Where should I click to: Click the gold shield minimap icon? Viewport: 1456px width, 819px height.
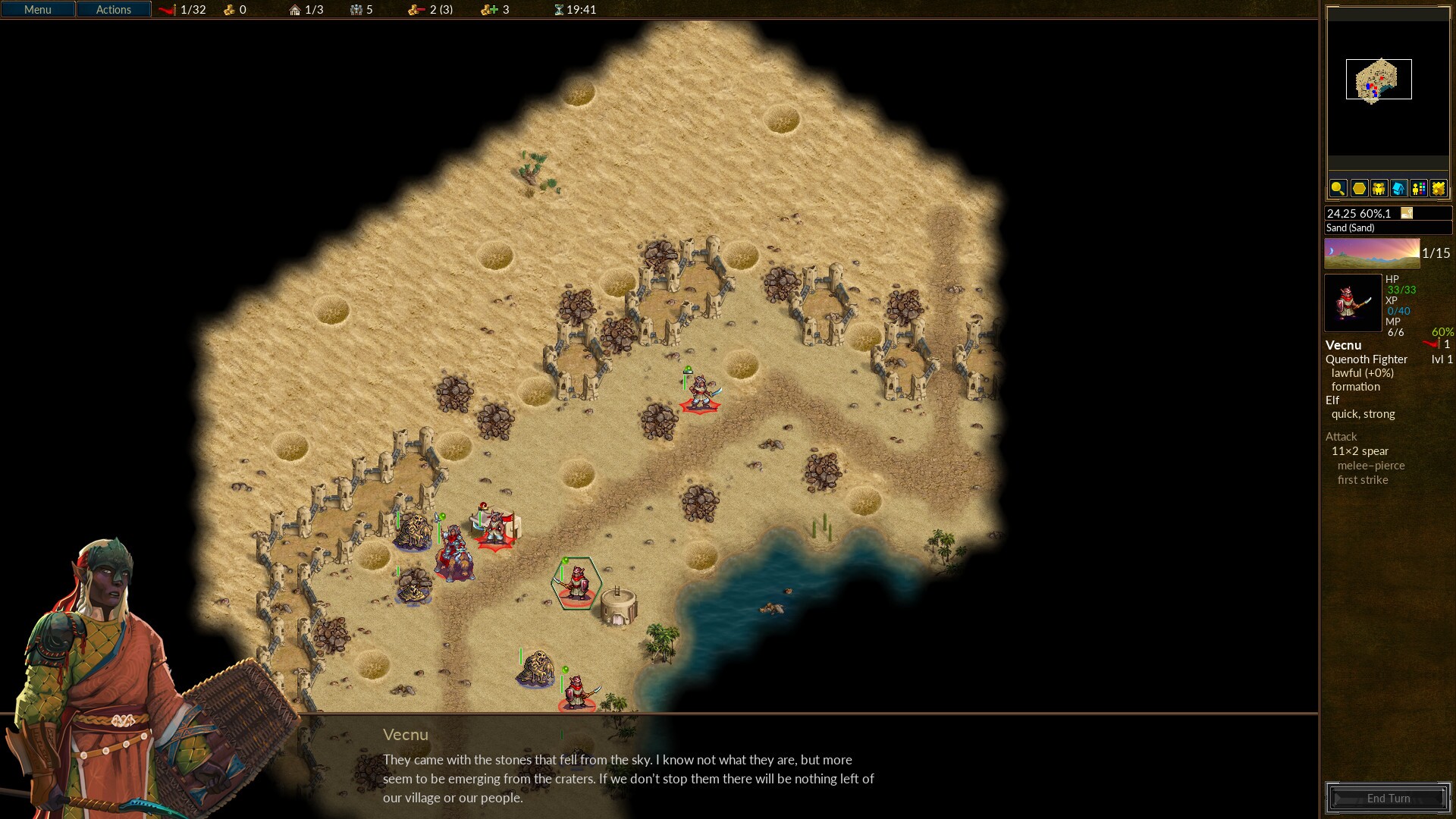(1438, 189)
